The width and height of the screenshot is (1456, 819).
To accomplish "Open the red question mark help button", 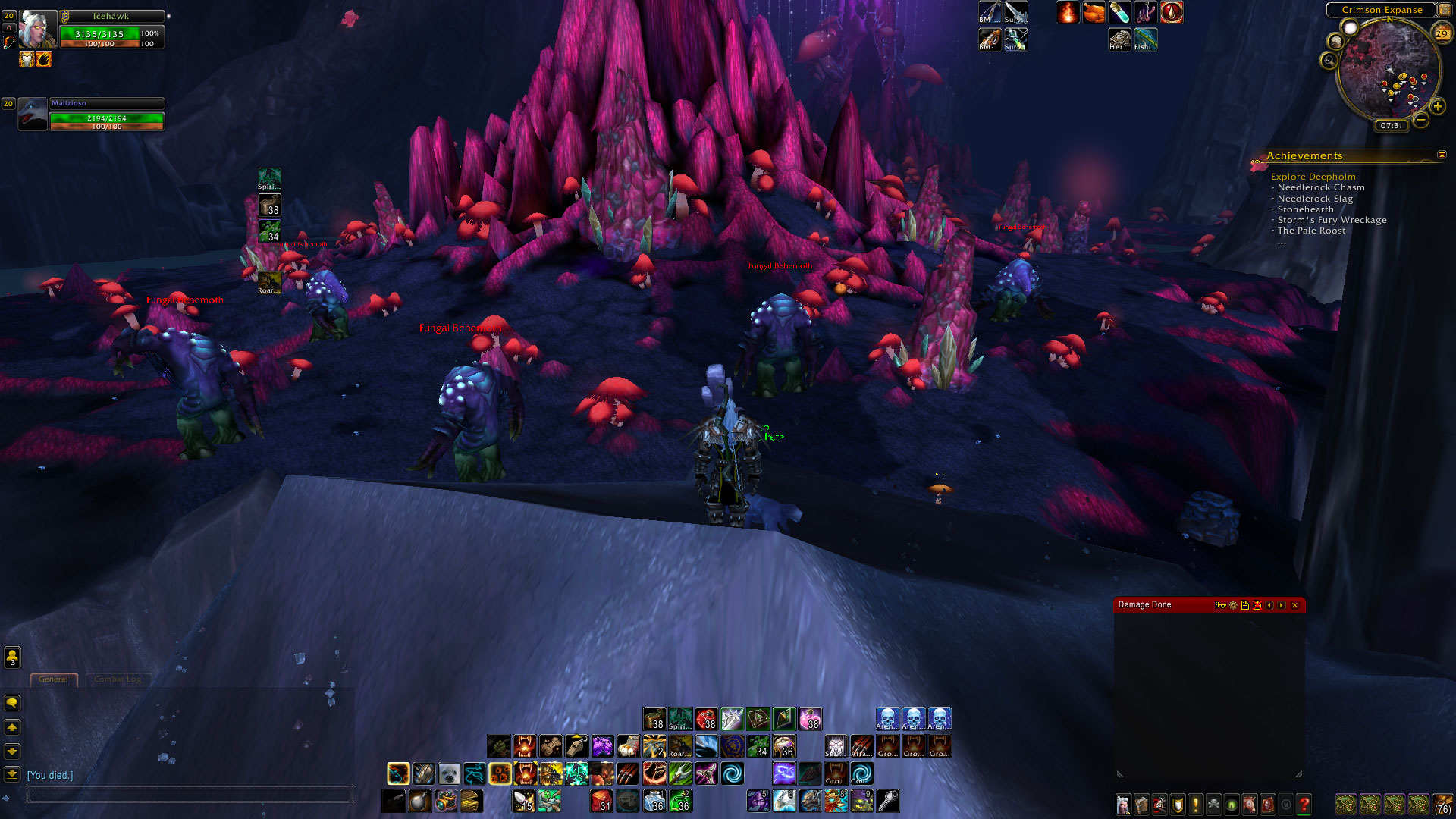I will click(x=1304, y=804).
